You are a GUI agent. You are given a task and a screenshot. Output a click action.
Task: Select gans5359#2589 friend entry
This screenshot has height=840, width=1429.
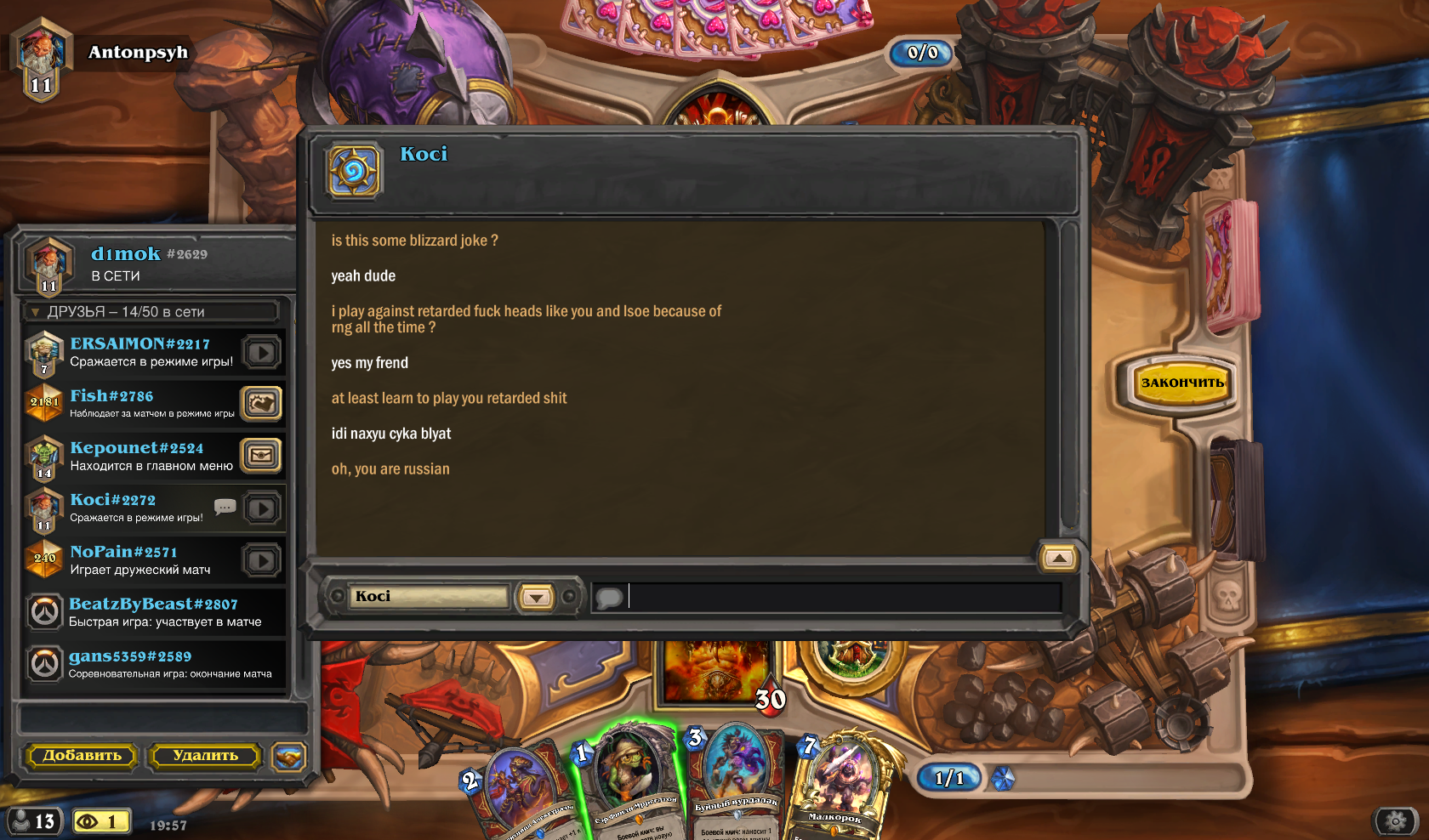point(153,664)
